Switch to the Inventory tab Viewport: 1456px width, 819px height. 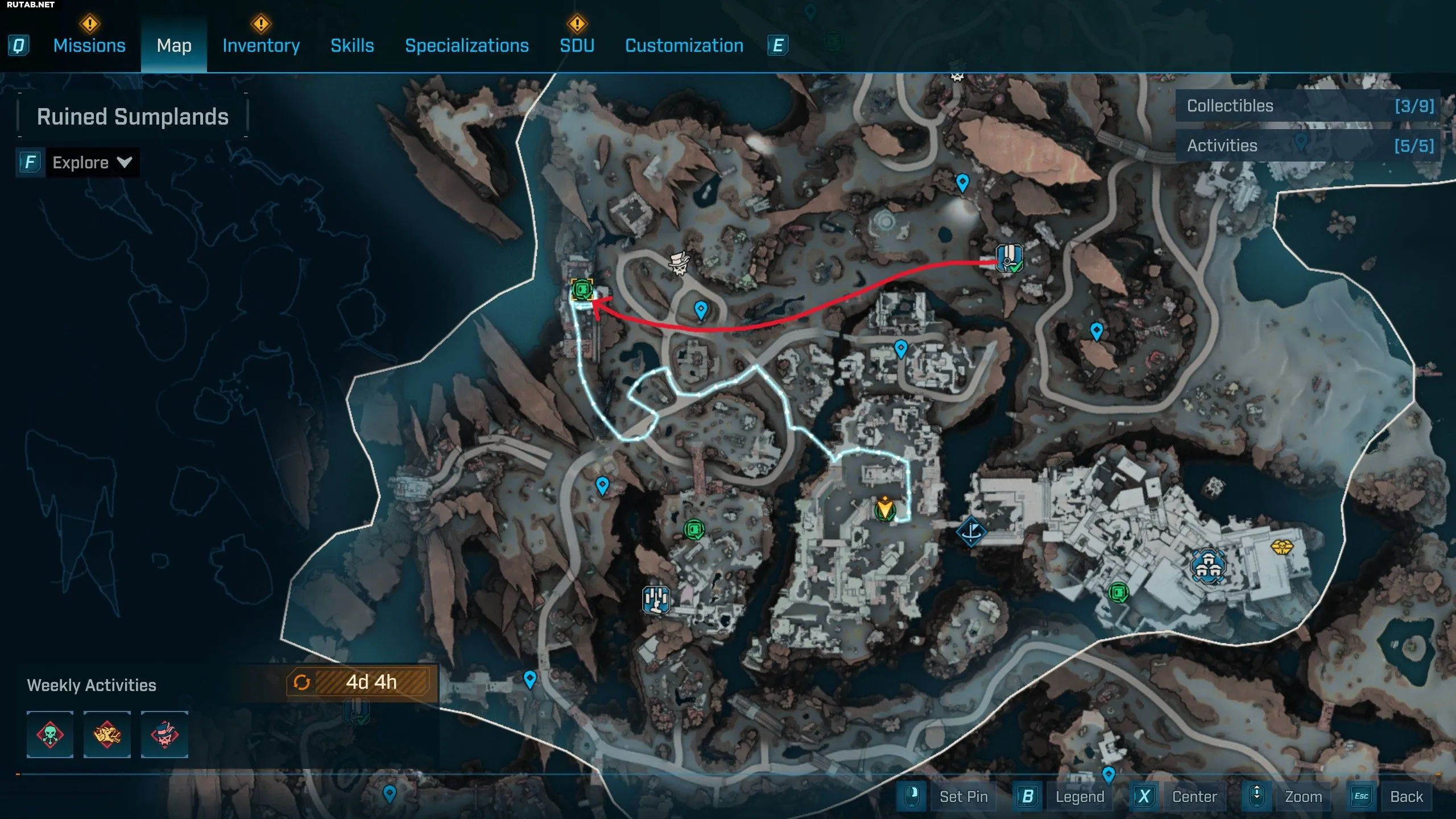point(261,45)
